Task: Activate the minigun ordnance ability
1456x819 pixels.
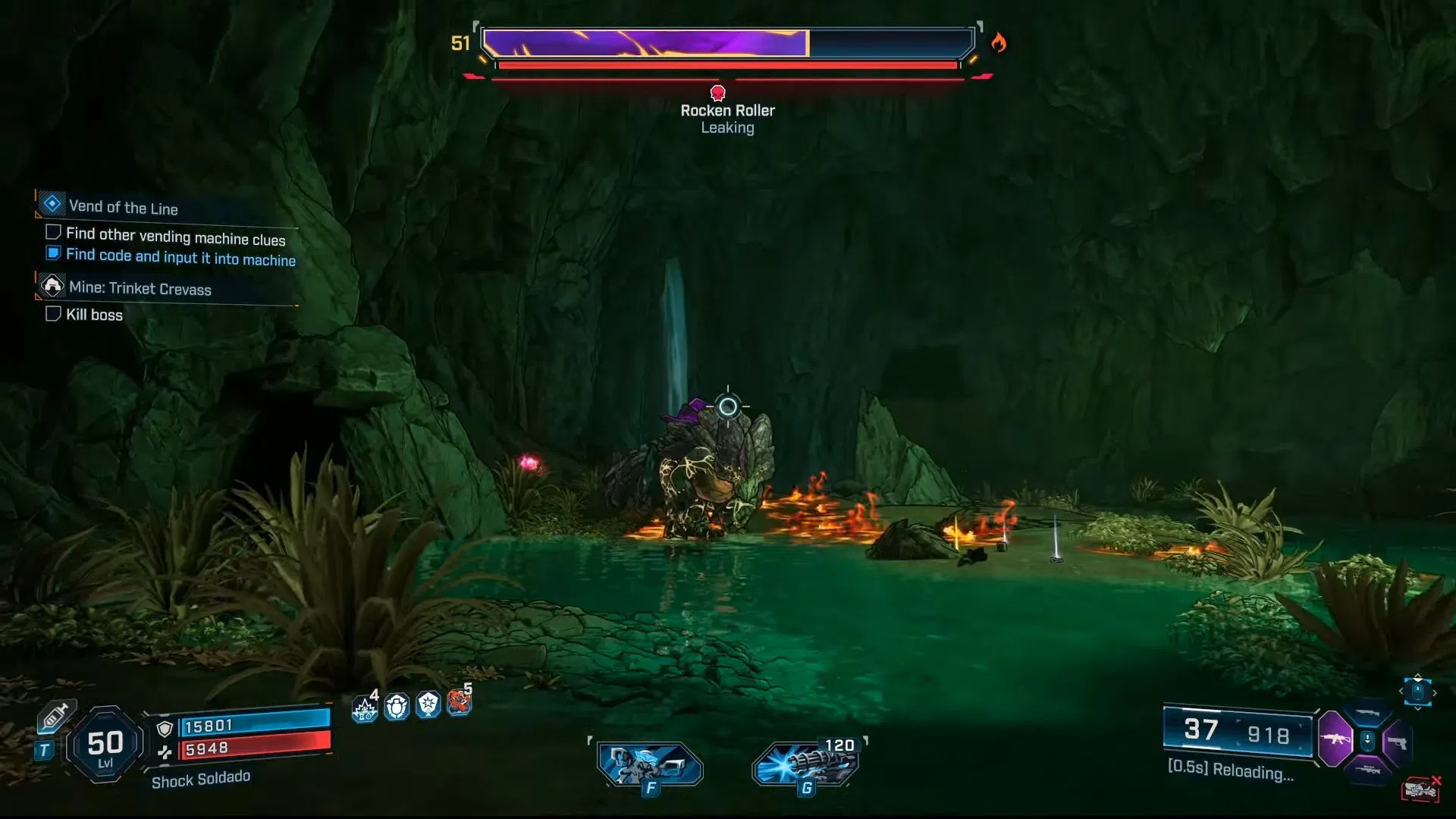Action: coord(807,763)
